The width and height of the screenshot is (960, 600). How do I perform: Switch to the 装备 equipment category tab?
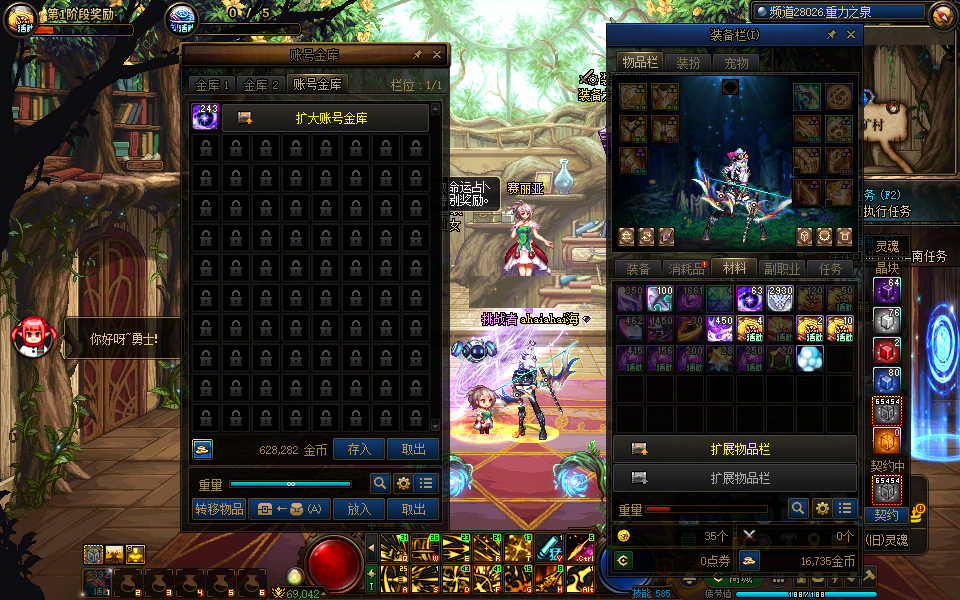point(638,269)
